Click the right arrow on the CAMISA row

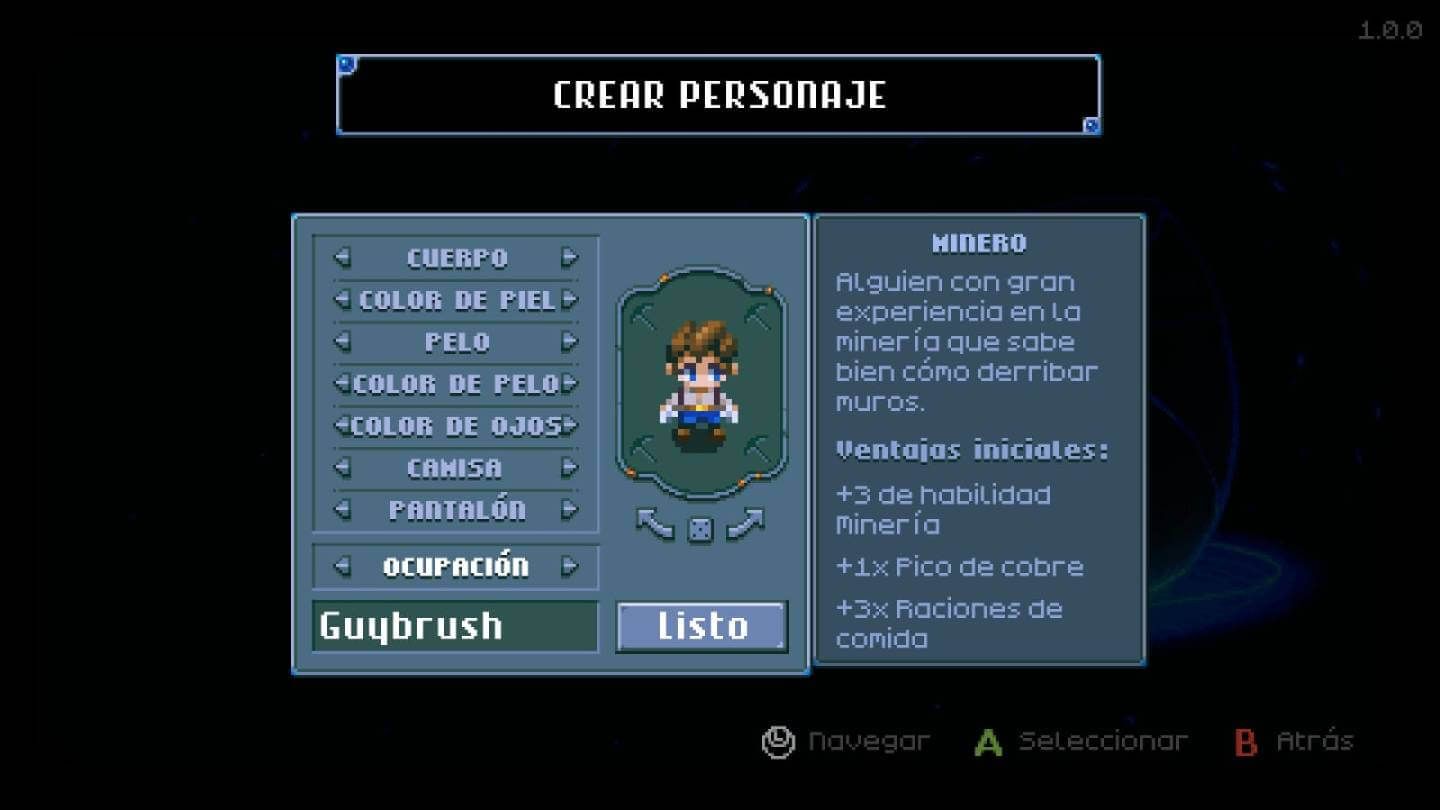pyautogui.click(x=571, y=467)
